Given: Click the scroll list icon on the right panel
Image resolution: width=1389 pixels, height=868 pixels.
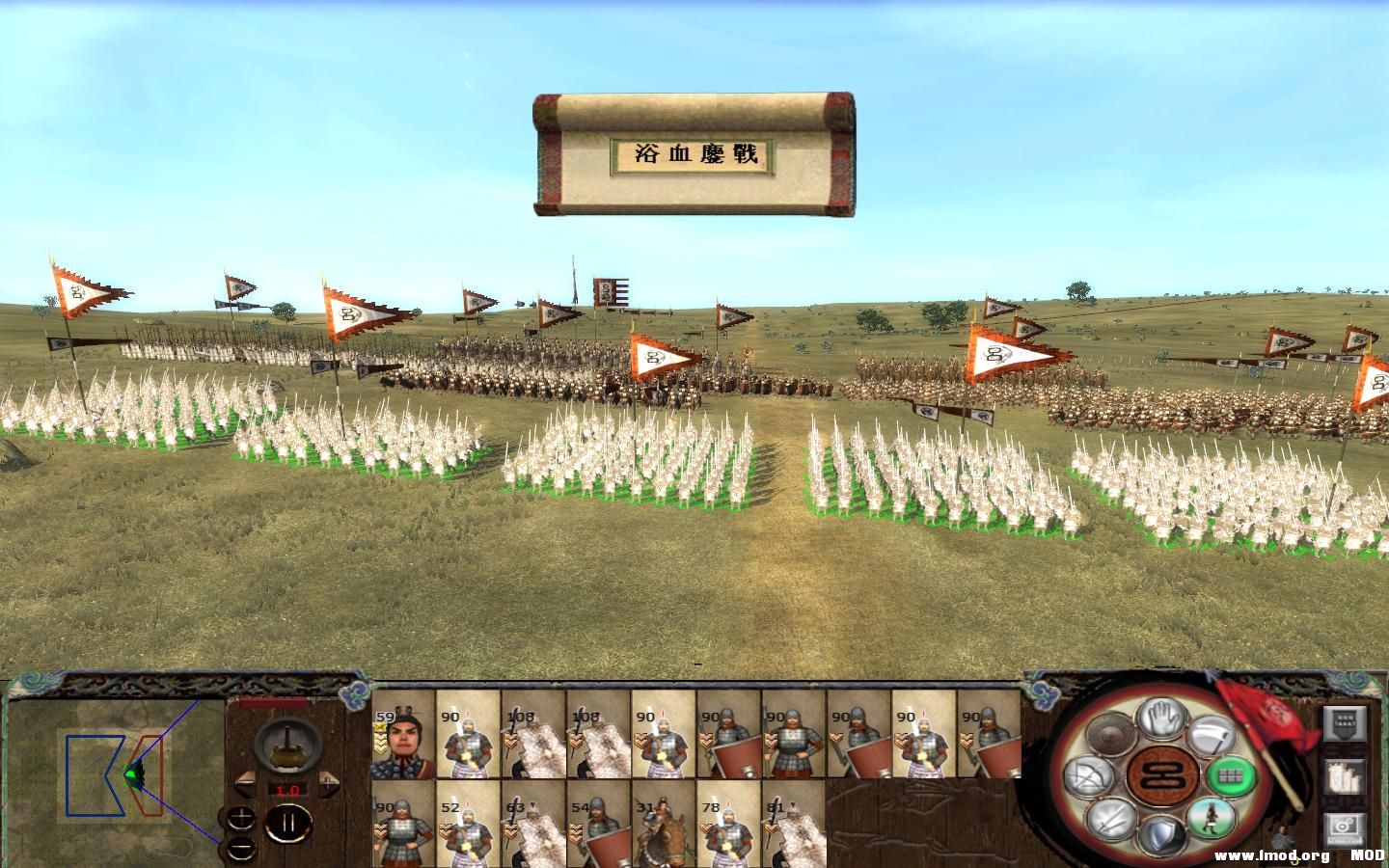Looking at the screenshot, I should pos(1345,778).
